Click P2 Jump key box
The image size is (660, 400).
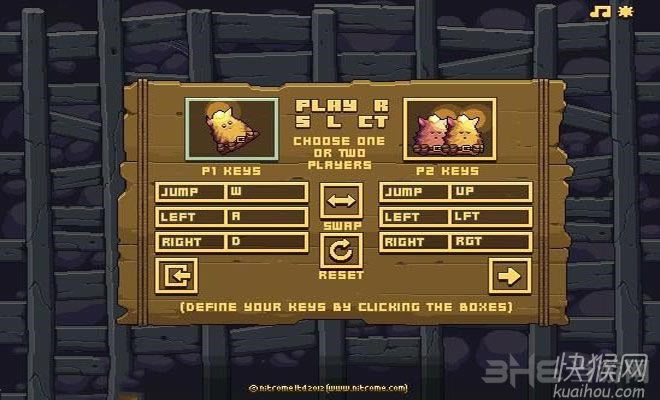(x=489, y=192)
